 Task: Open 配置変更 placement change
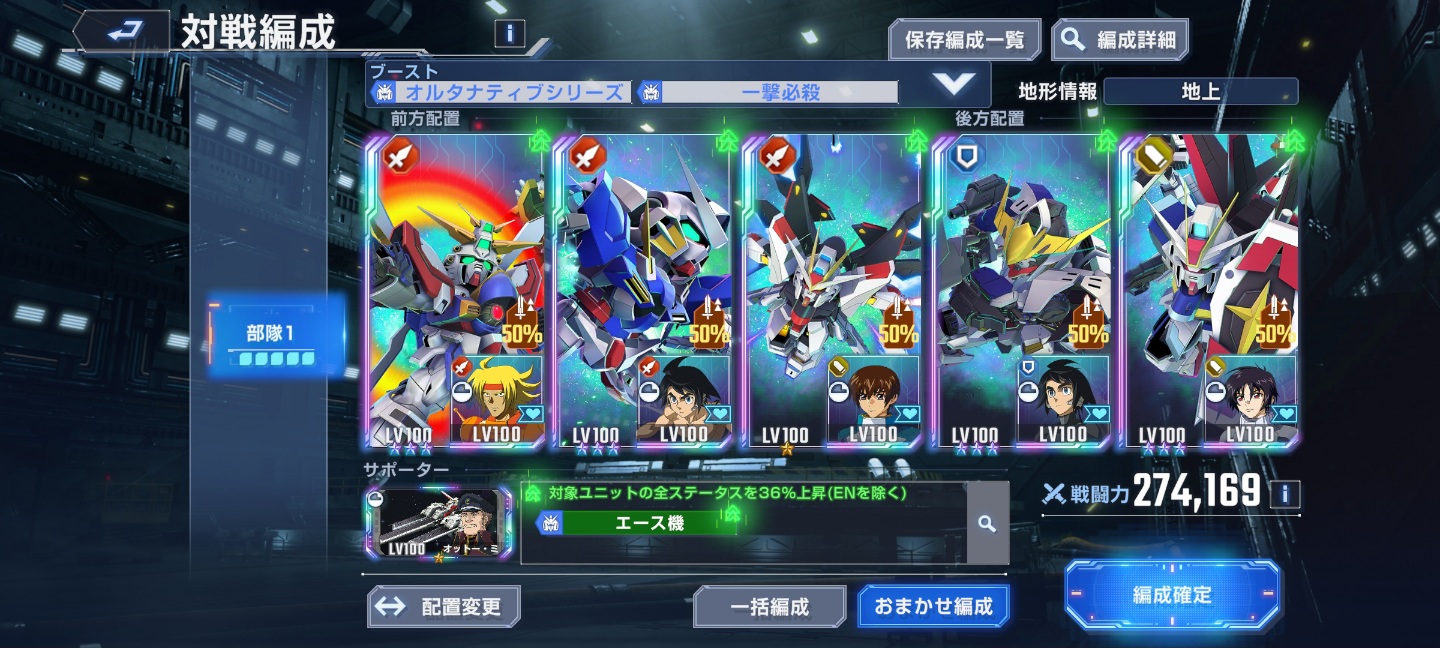444,606
